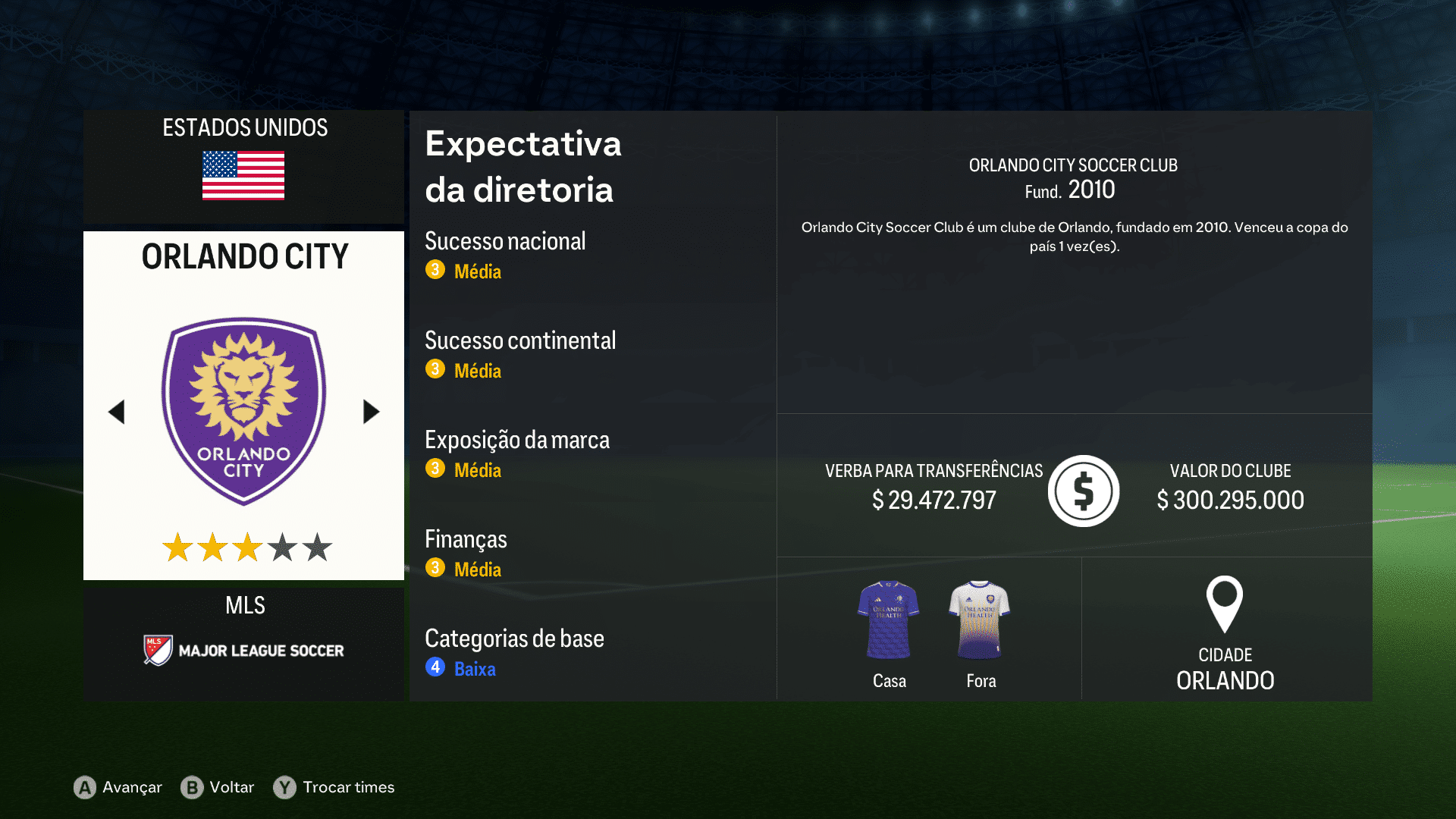Click the United States flag icon
1456x819 pixels.
tap(243, 174)
